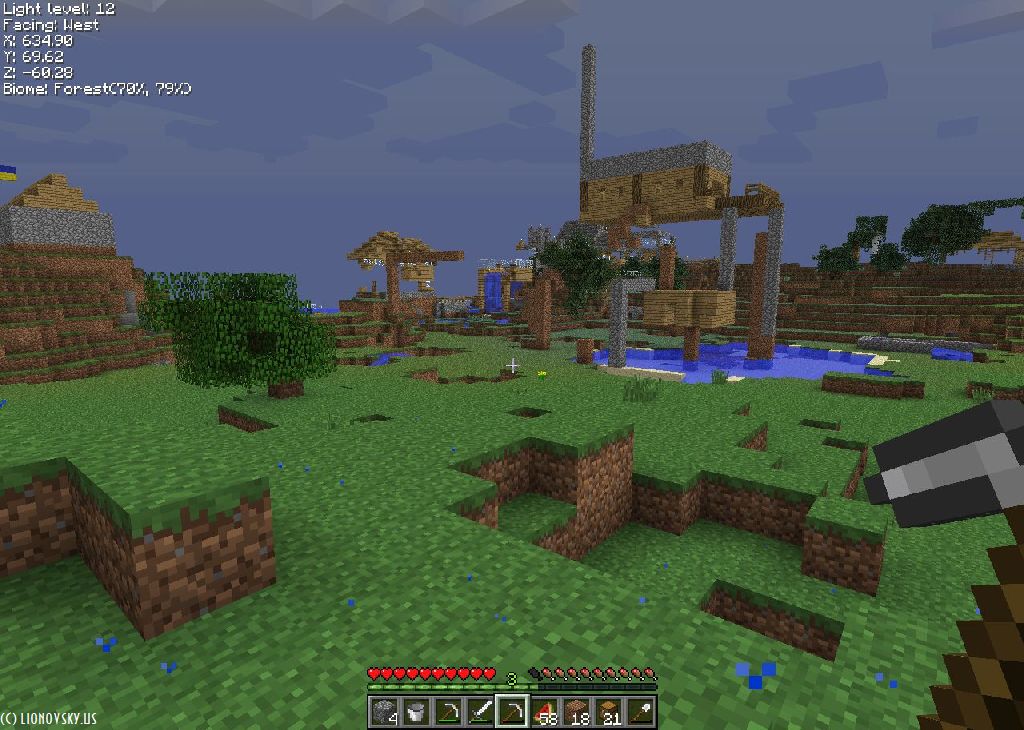Pick the dirt block stack of 18
The height and width of the screenshot is (730, 1024).
click(576, 712)
